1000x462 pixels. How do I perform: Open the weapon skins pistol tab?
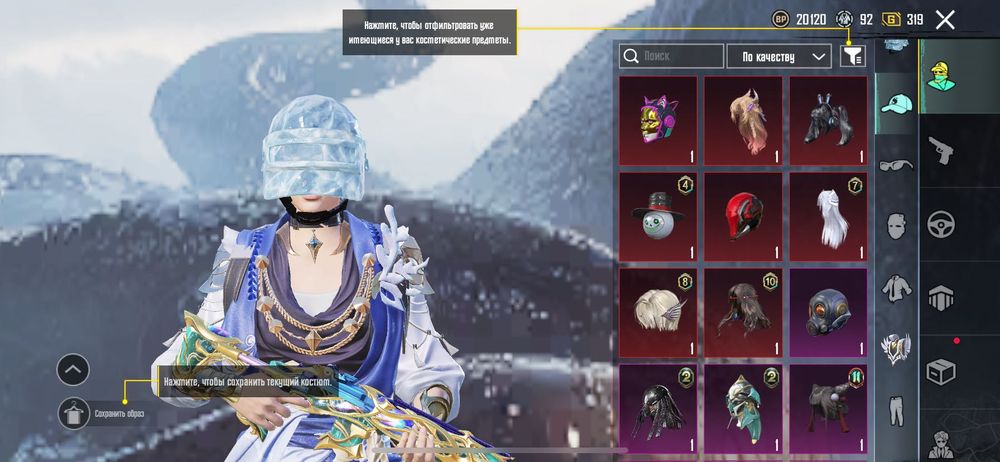point(940,151)
